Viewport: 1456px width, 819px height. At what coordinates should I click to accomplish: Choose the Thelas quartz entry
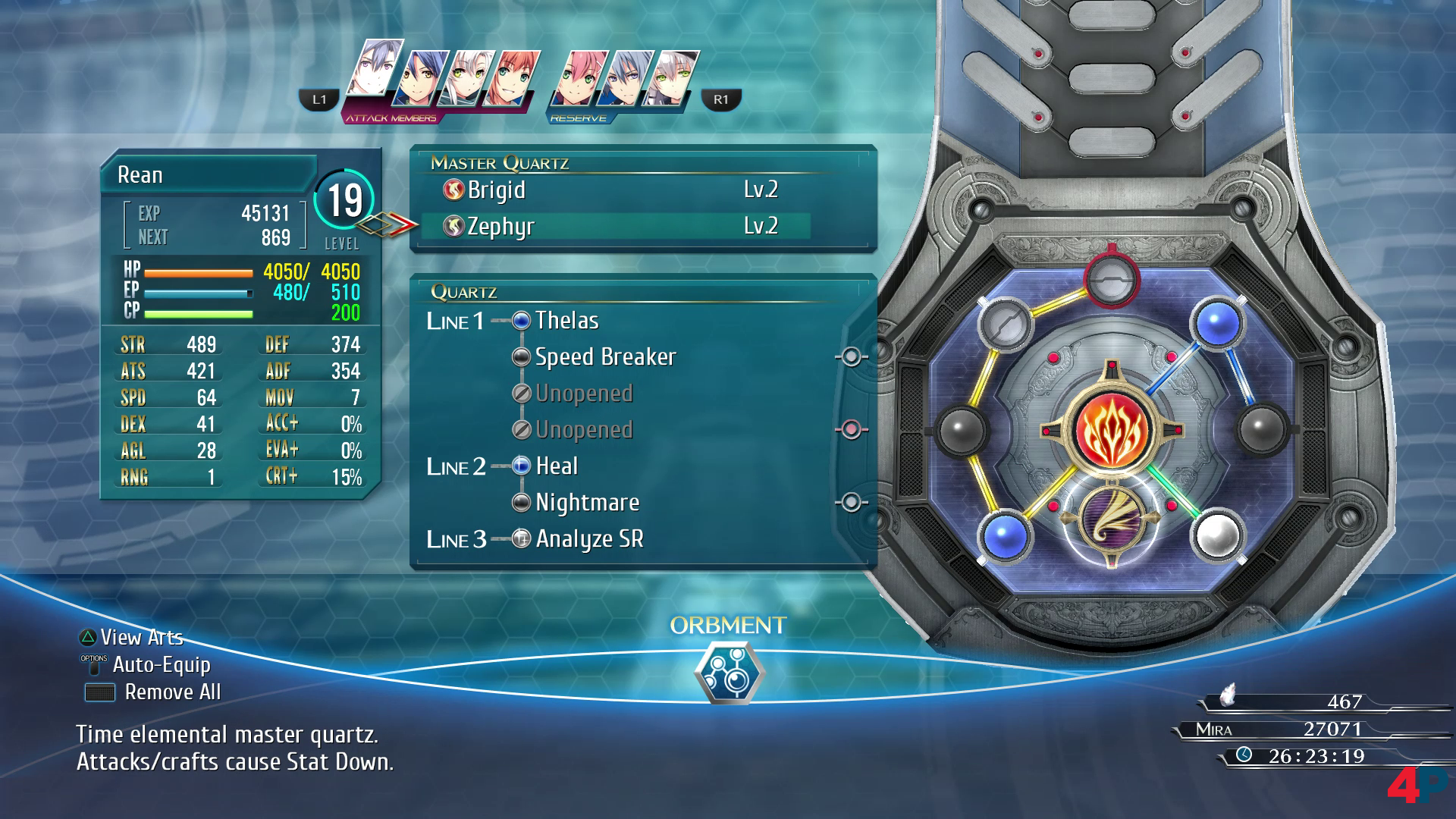(566, 321)
